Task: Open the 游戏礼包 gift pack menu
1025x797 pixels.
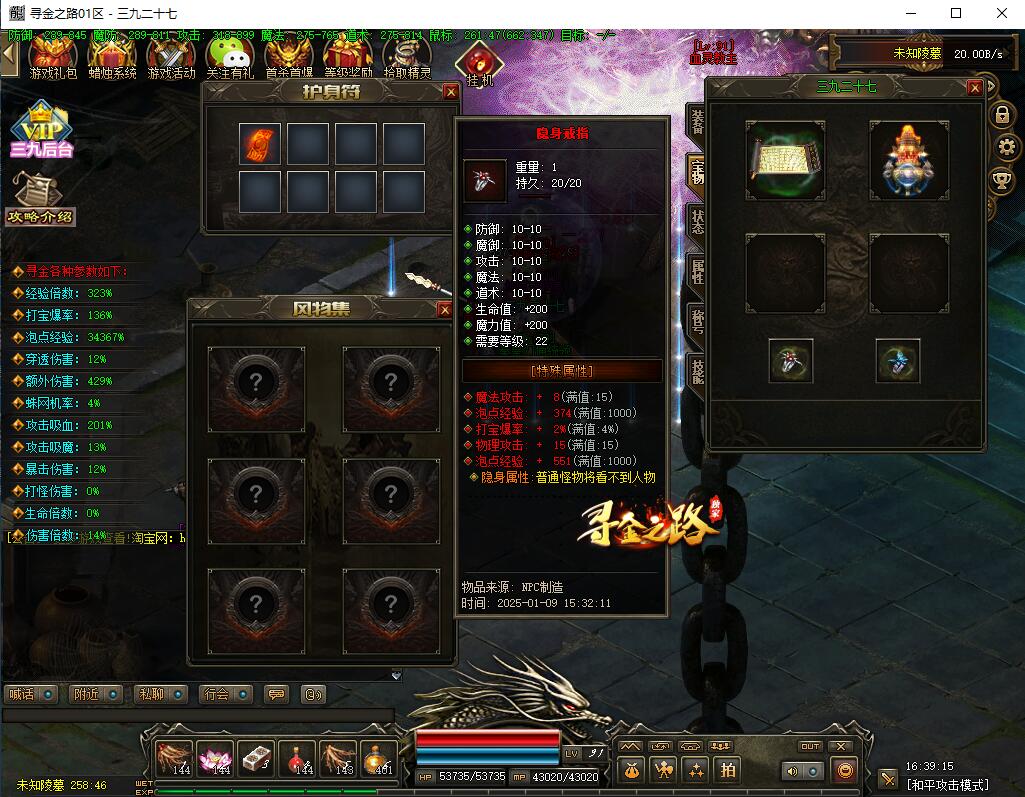Action: coord(53,58)
